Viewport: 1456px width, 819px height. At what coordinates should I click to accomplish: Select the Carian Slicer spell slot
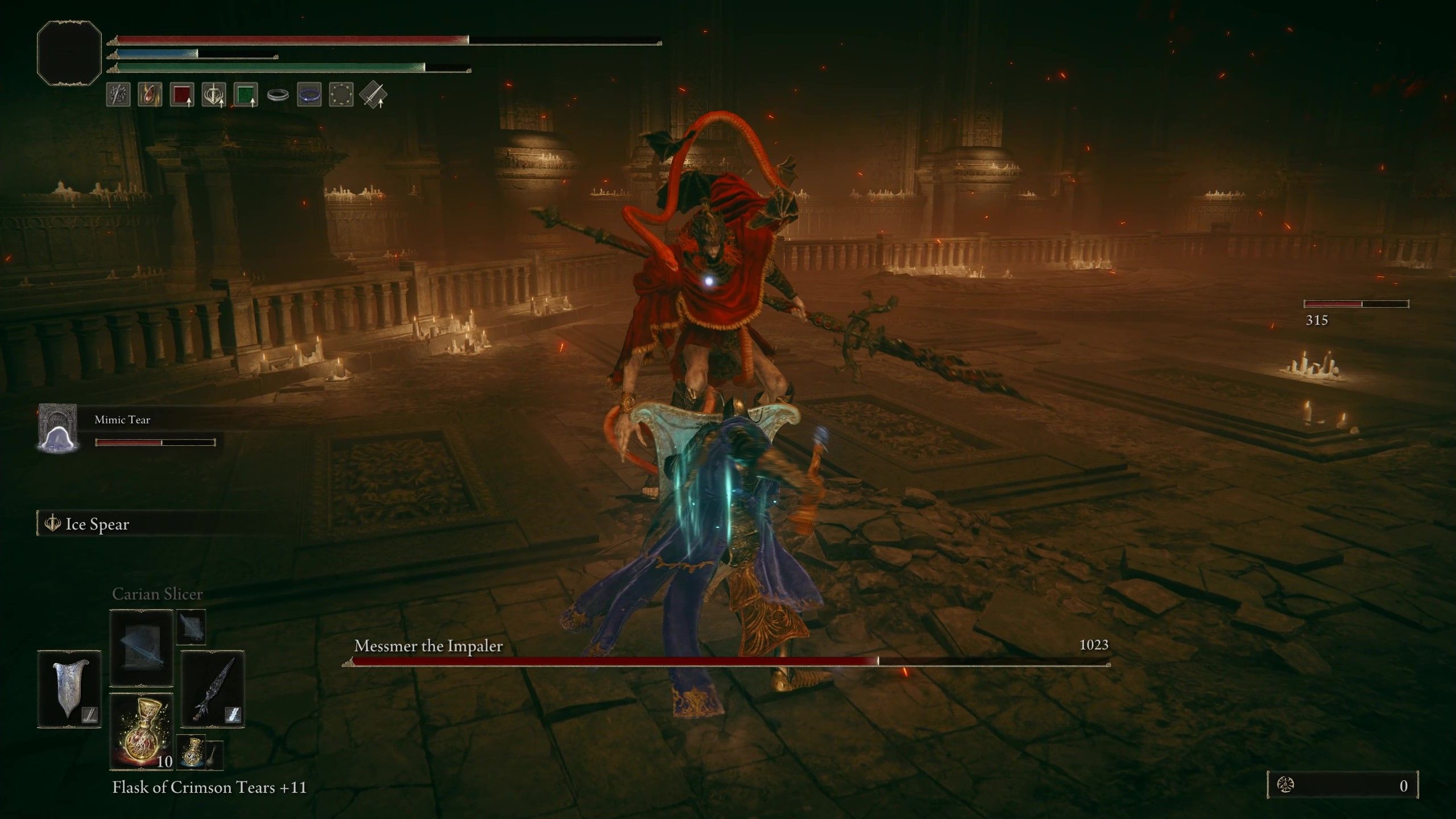coord(141,648)
